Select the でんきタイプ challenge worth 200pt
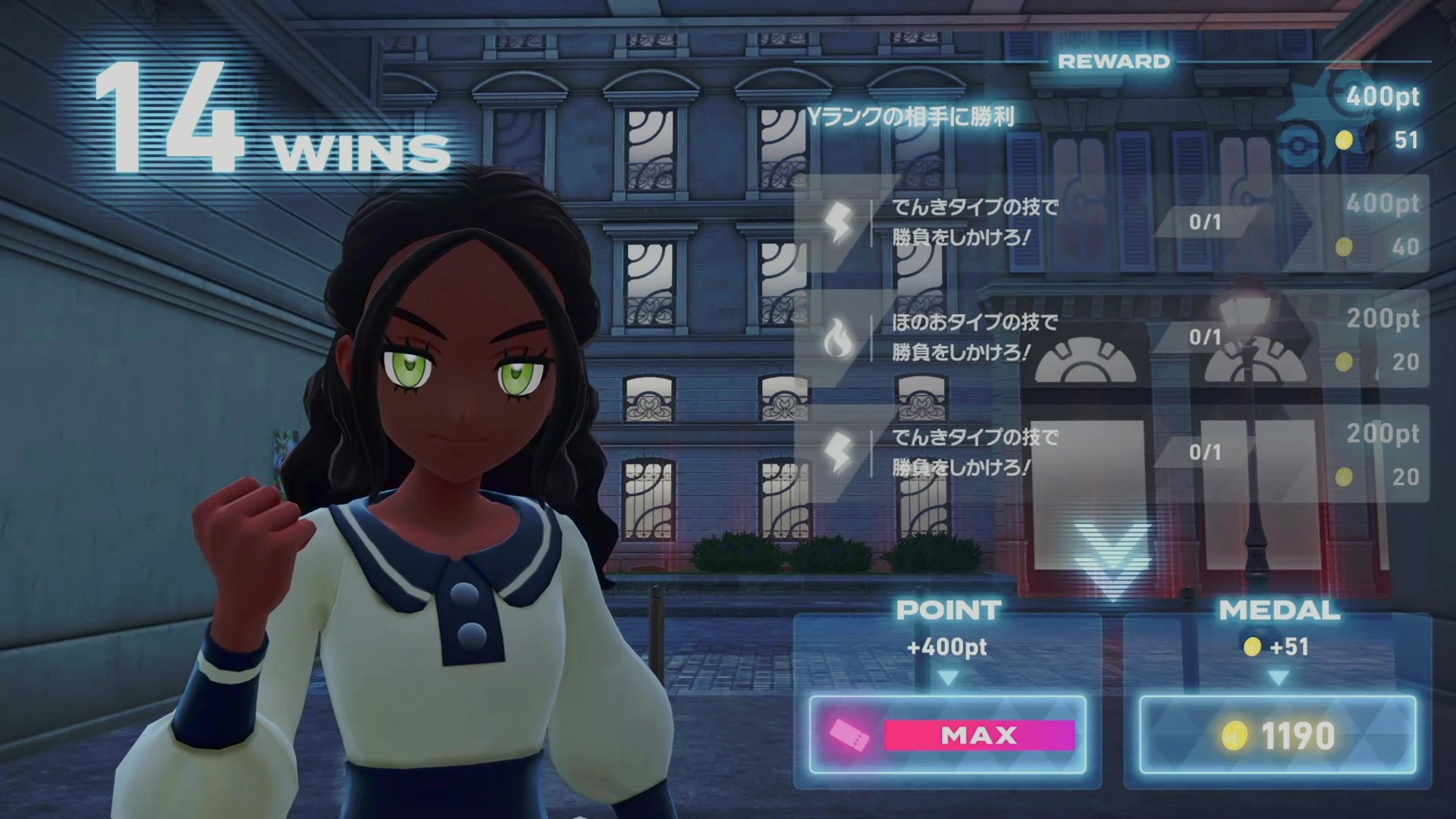Screen dimensions: 1456x819 (x=1111, y=453)
